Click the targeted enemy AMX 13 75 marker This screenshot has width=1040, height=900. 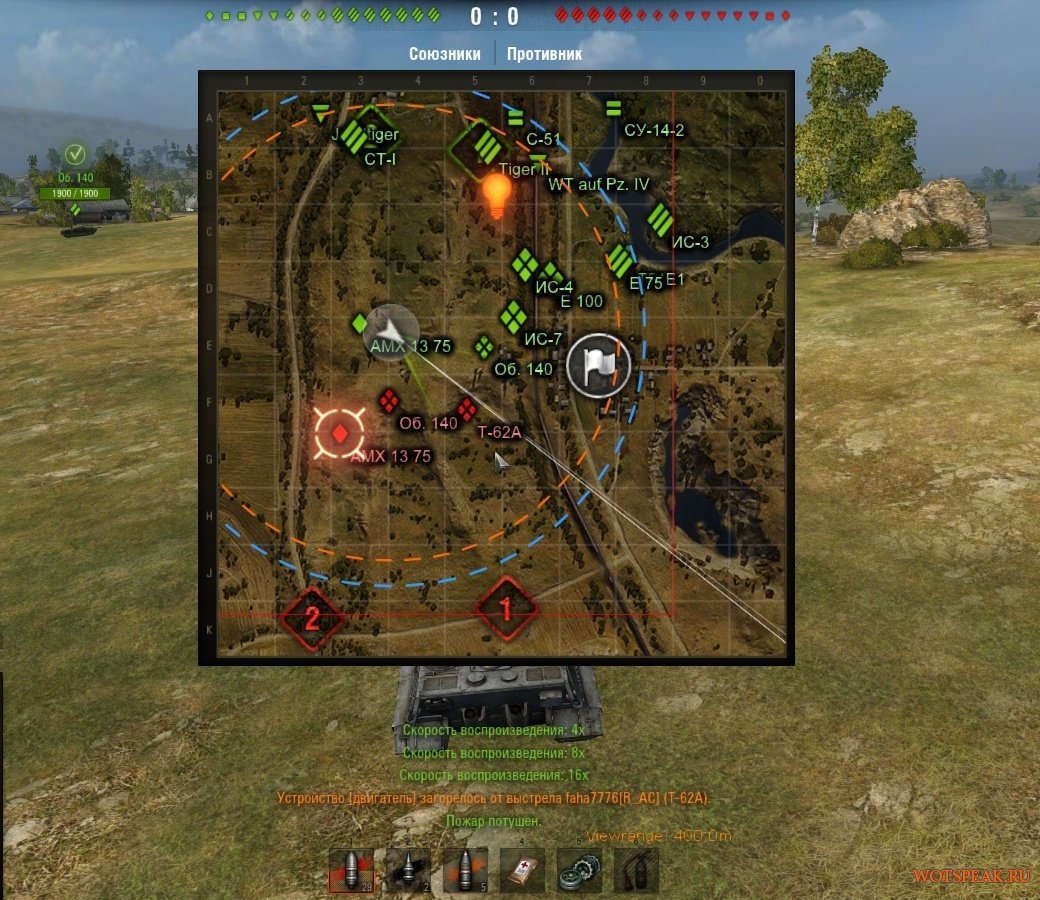click(341, 433)
